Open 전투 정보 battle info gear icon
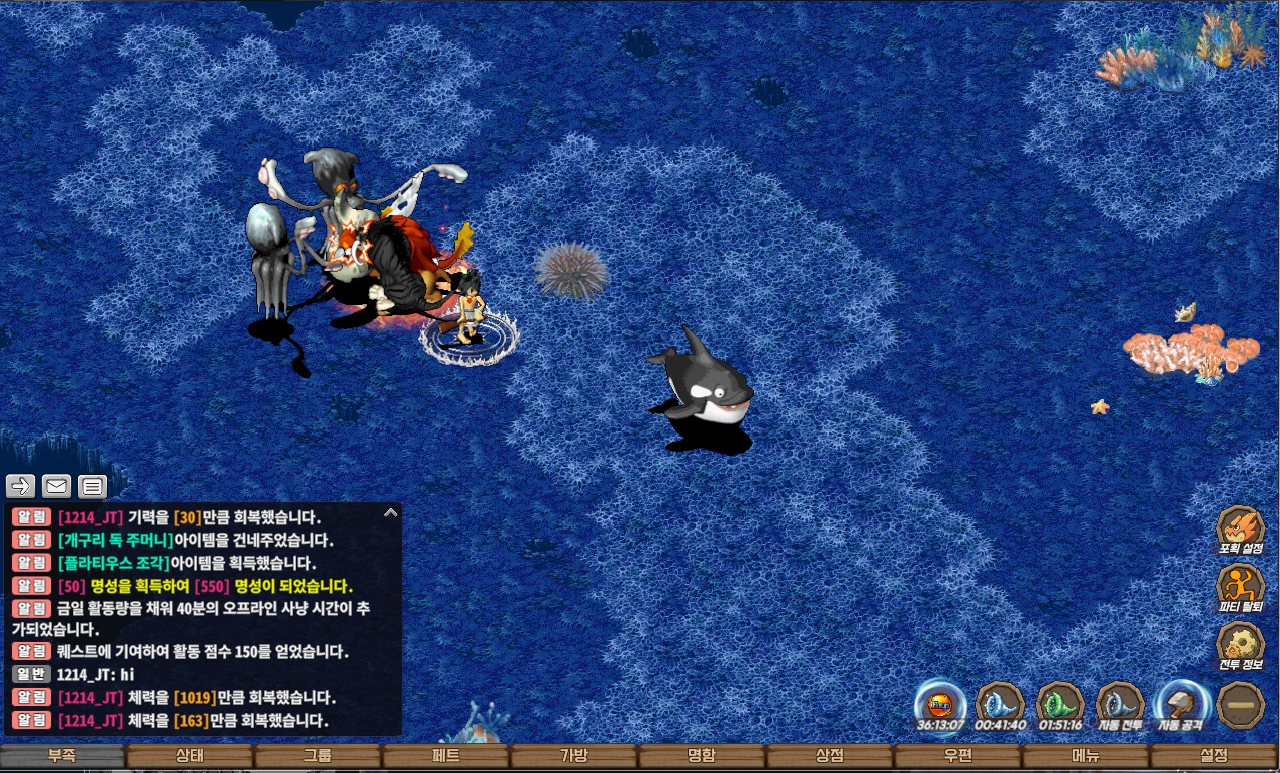The width and height of the screenshot is (1280, 773). 1240,643
